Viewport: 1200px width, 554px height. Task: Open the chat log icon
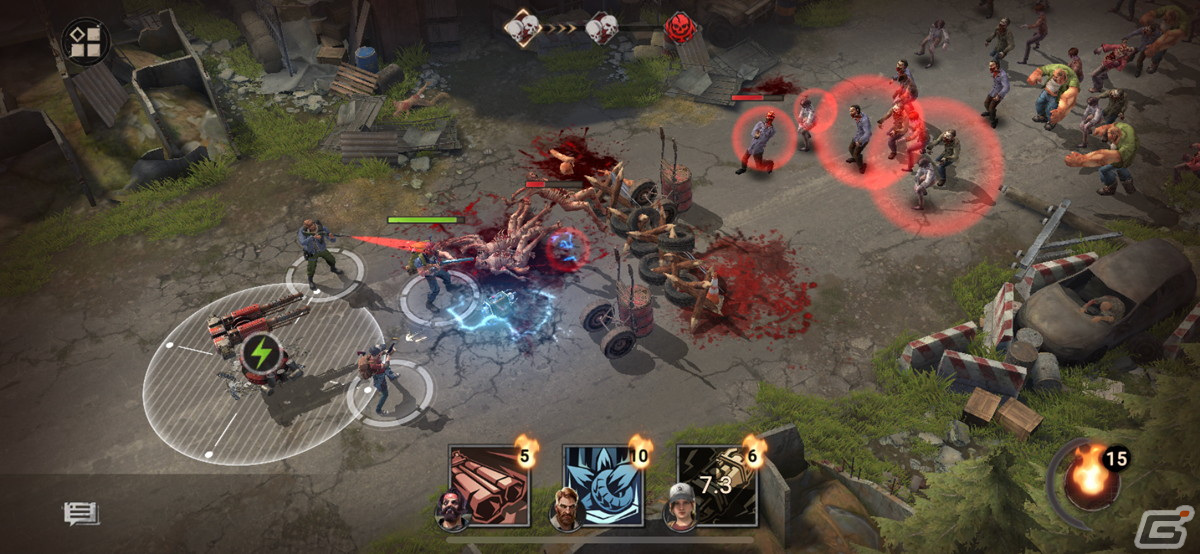click(80, 514)
